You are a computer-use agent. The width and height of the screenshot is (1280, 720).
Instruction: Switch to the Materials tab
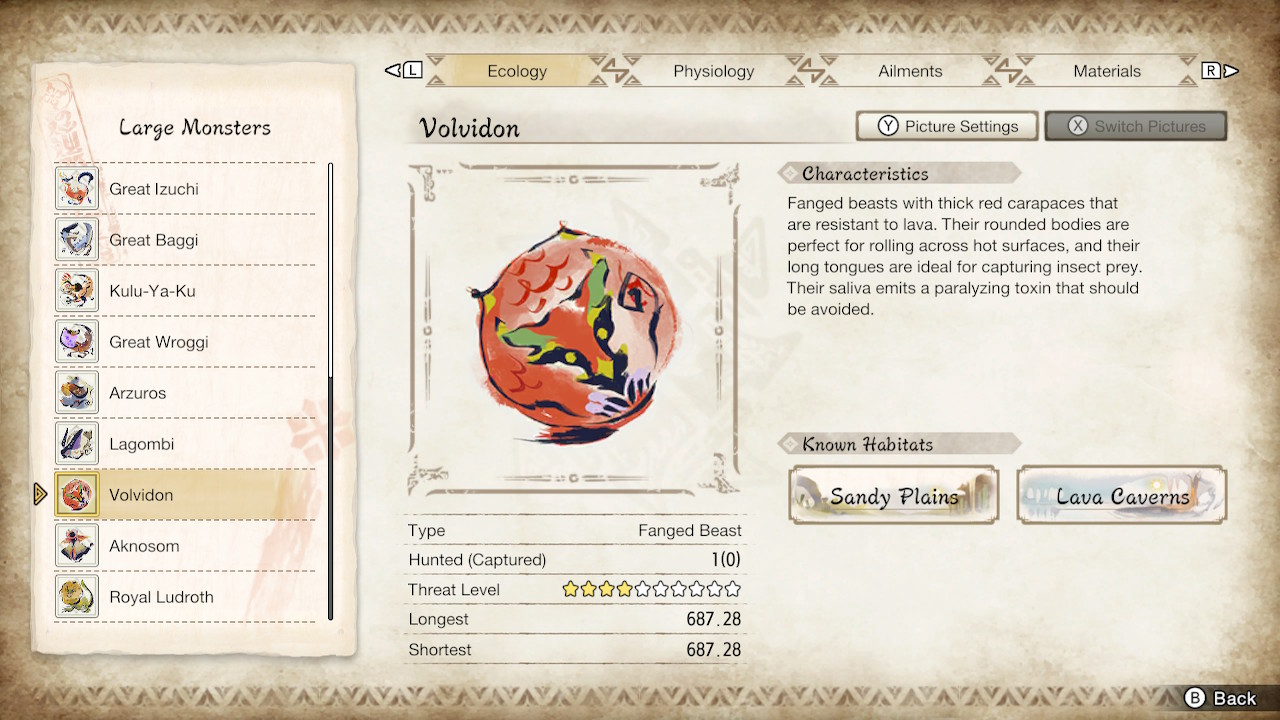pos(1107,71)
